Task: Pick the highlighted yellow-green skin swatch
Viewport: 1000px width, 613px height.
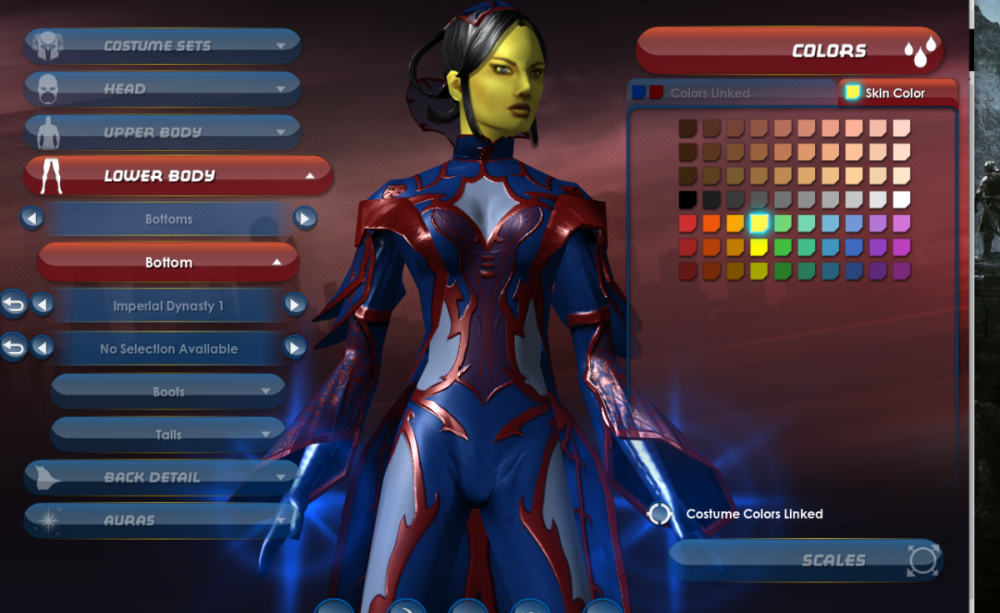Action: click(x=759, y=223)
